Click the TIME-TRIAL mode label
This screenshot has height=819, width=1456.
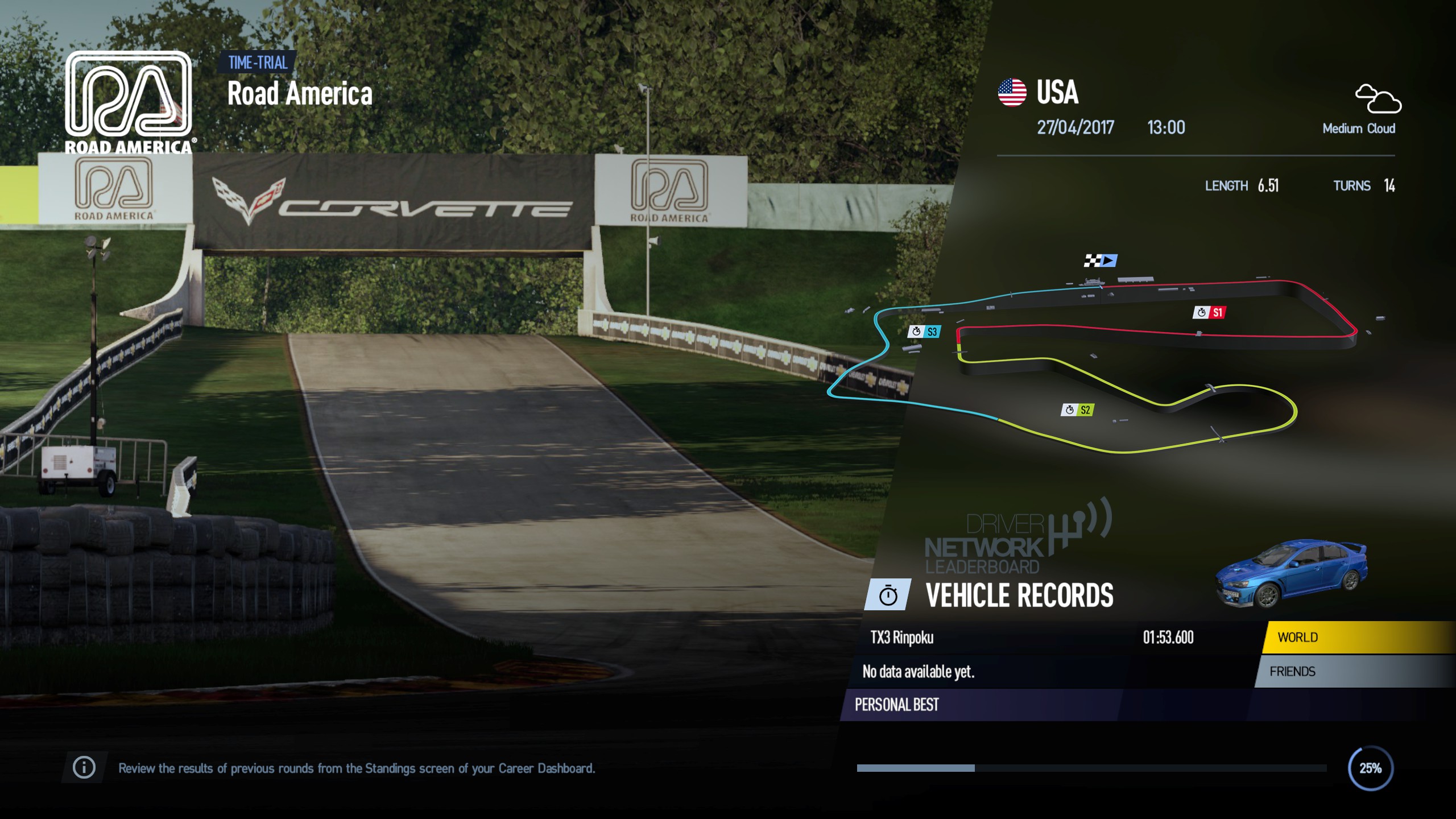[257, 63]
